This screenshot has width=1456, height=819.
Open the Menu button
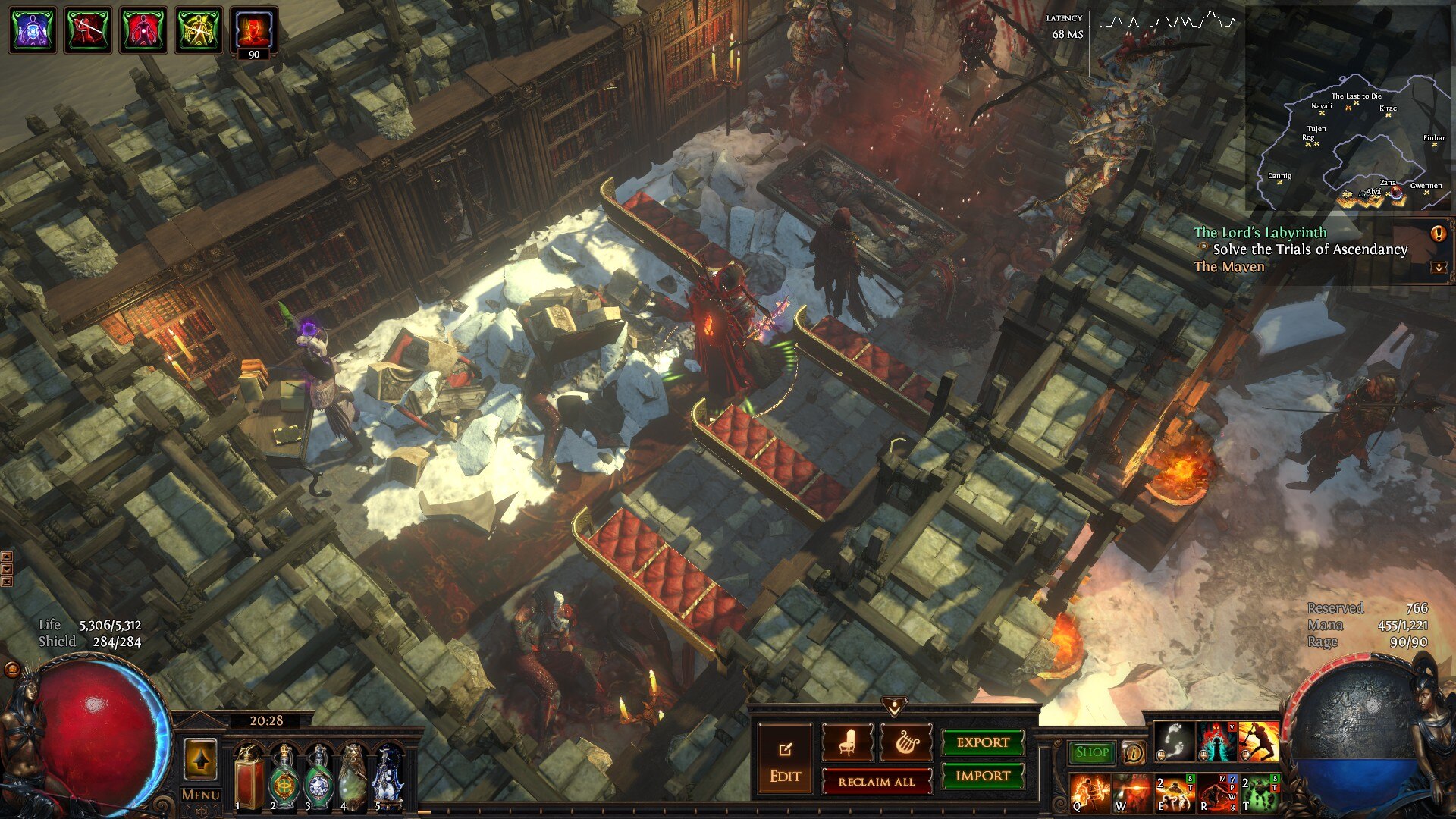[201, 795]
